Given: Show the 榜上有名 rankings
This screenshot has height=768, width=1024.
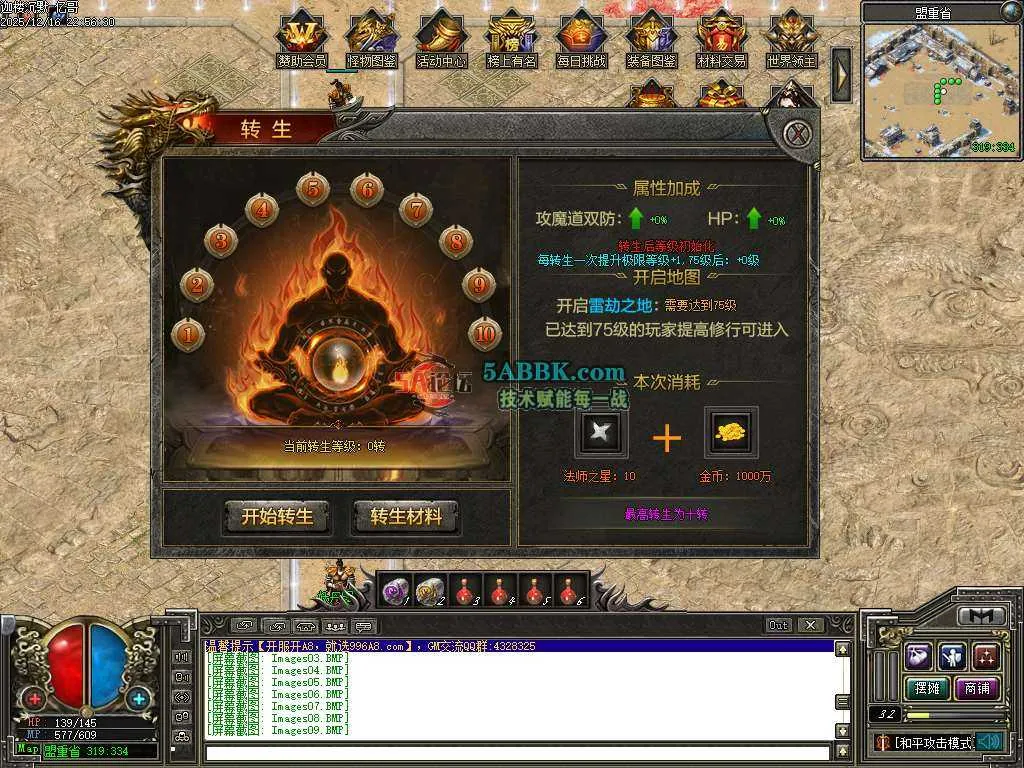Looking at the screenshot, I should point(511,36).
